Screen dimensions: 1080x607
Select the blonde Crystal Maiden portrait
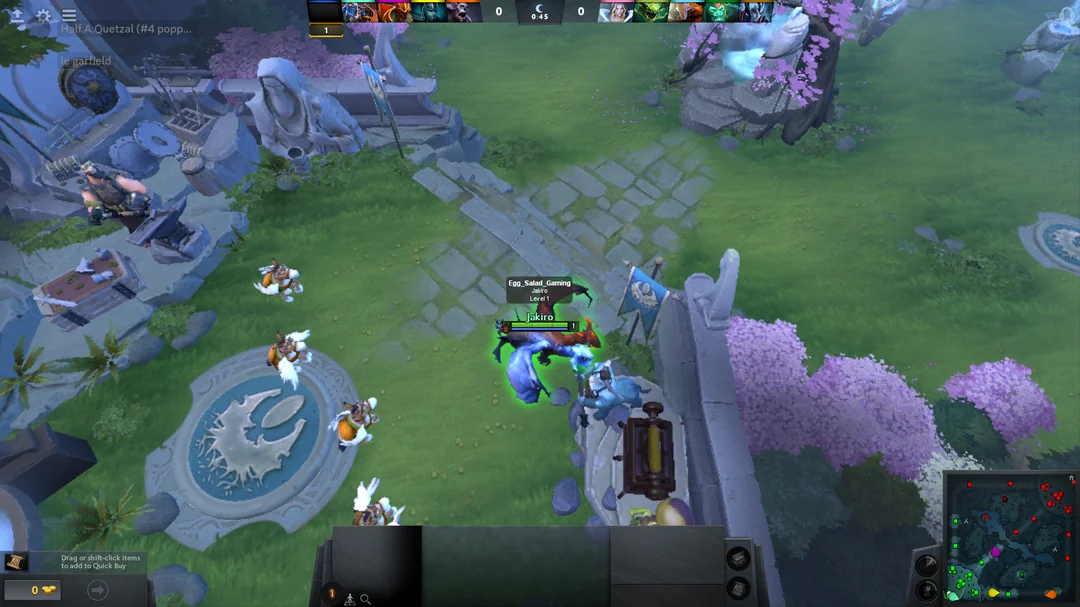[616, 12]
